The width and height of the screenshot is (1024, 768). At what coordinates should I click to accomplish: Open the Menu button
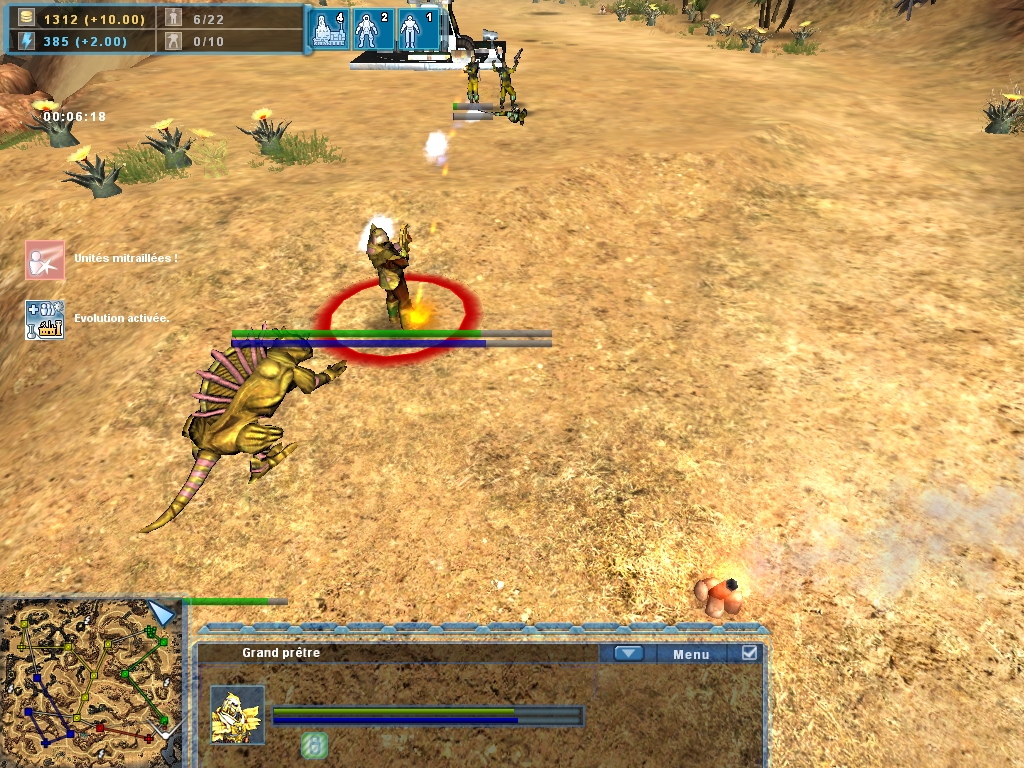pyautogui.click(x=691, y=654)
